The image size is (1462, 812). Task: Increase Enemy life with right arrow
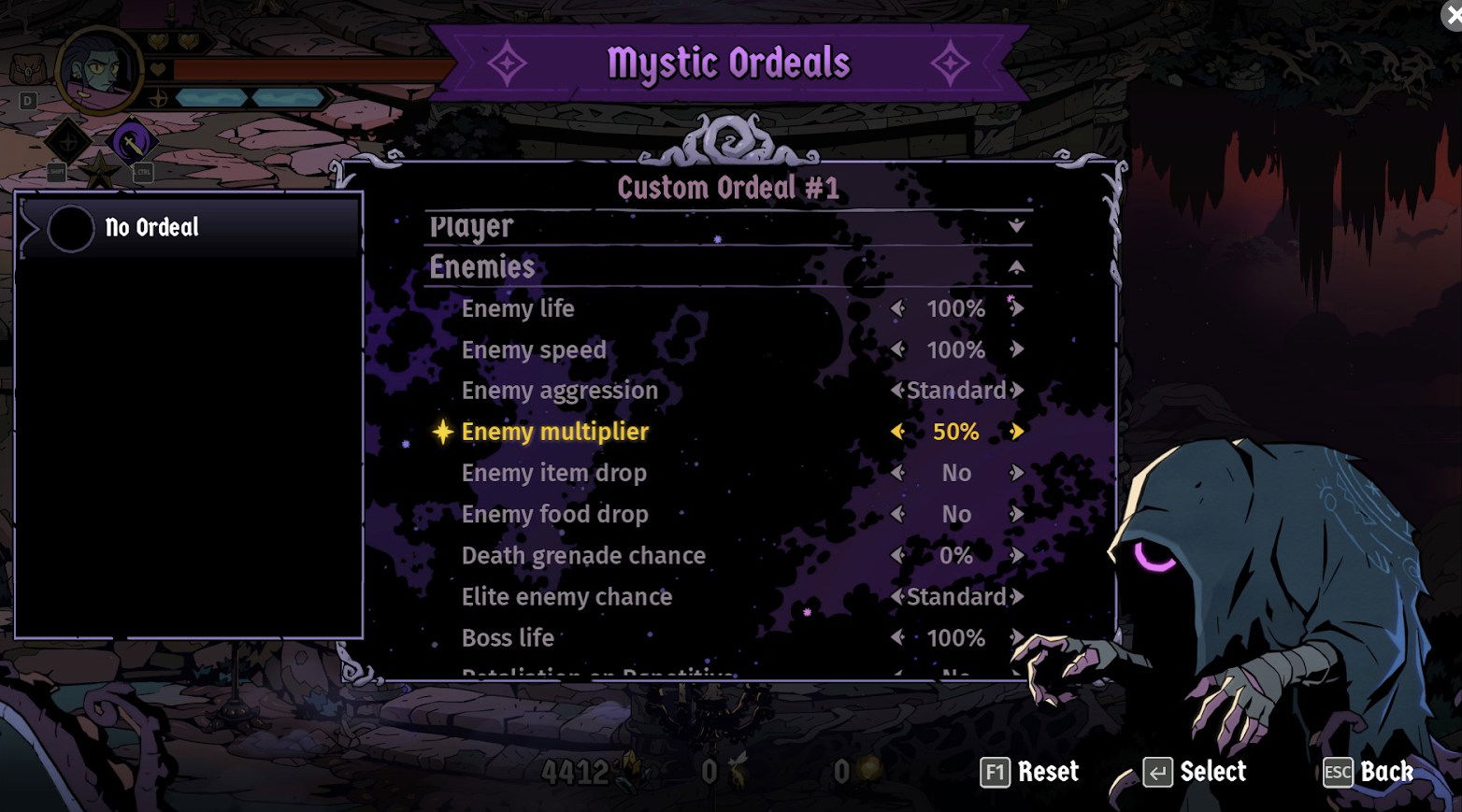pyautogui.click(x=1017, y=308)
